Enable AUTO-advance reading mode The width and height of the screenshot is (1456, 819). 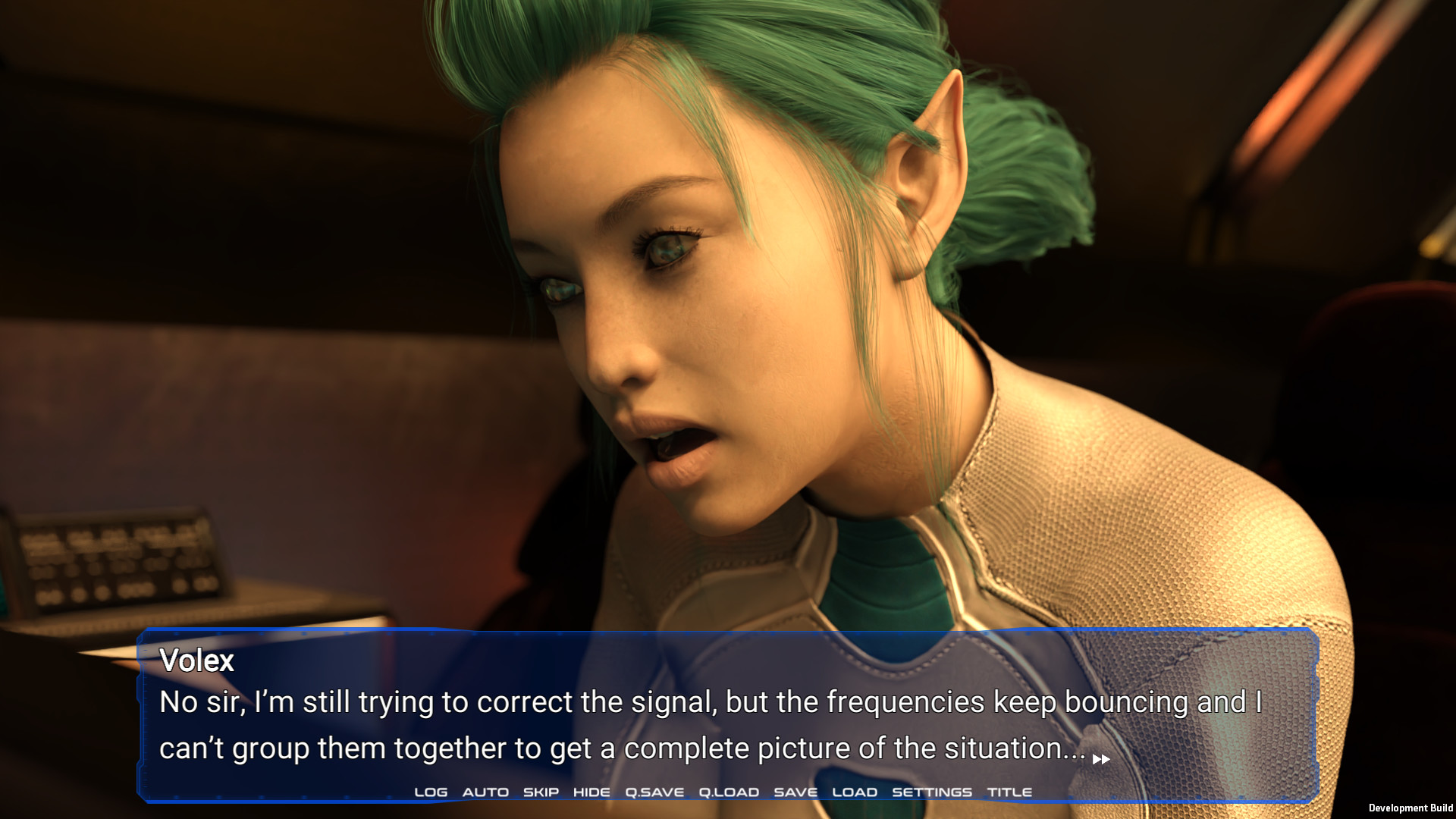pos(486,791)
